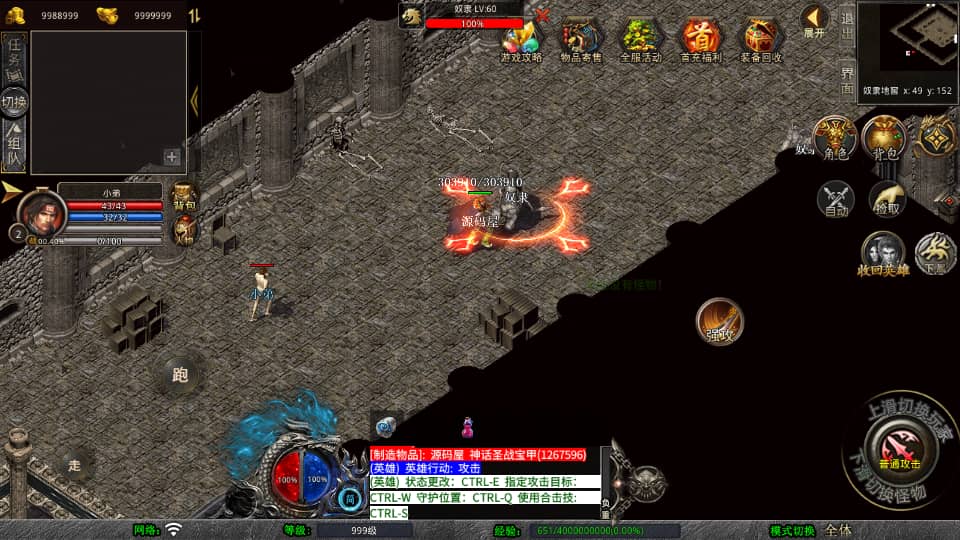This screenshot has width=960, height=540.
Task: Open the 角色 character sheet button
Action: tap(834, 139)
